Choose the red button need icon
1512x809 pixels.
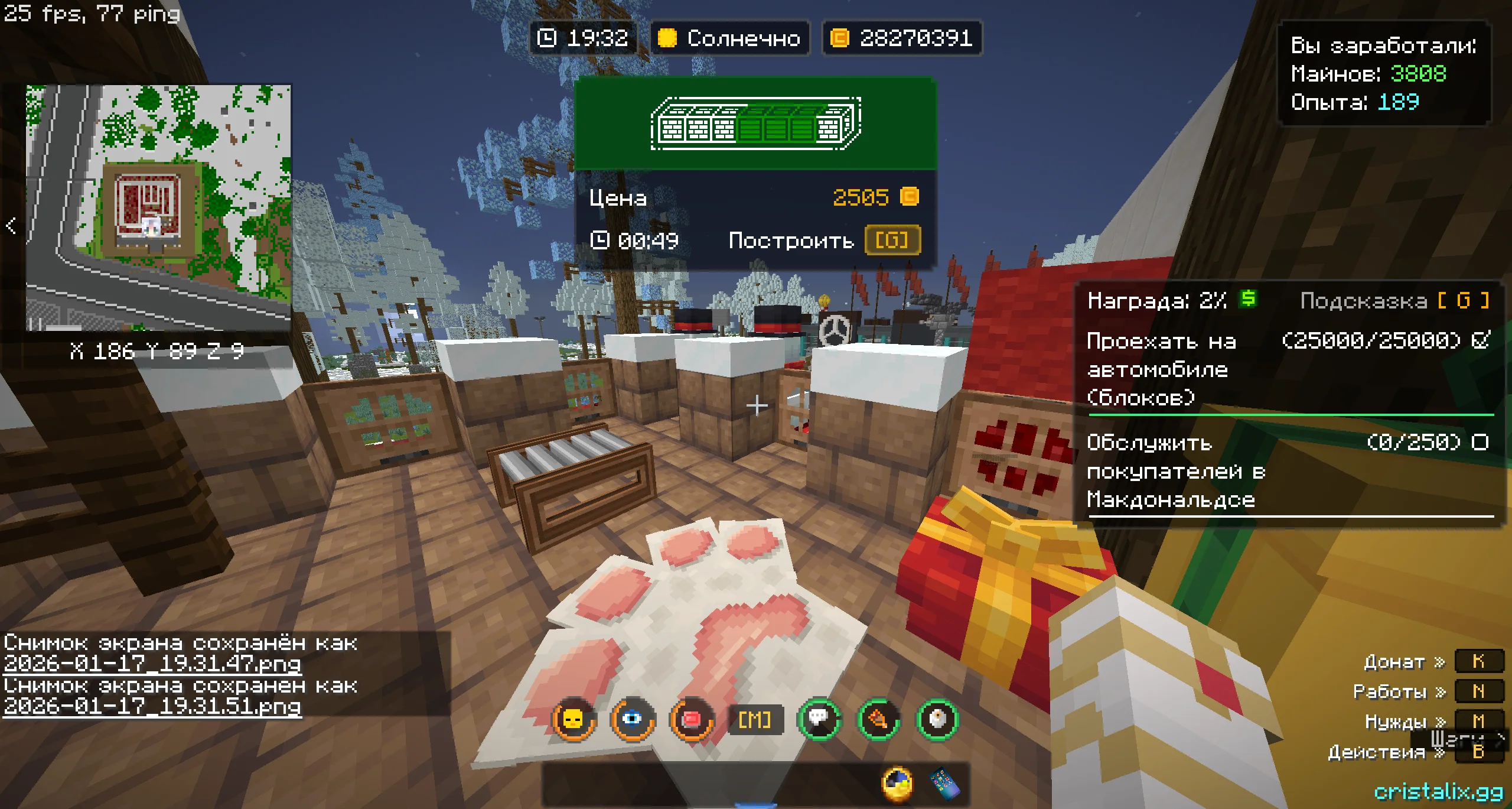click(691, 719)
